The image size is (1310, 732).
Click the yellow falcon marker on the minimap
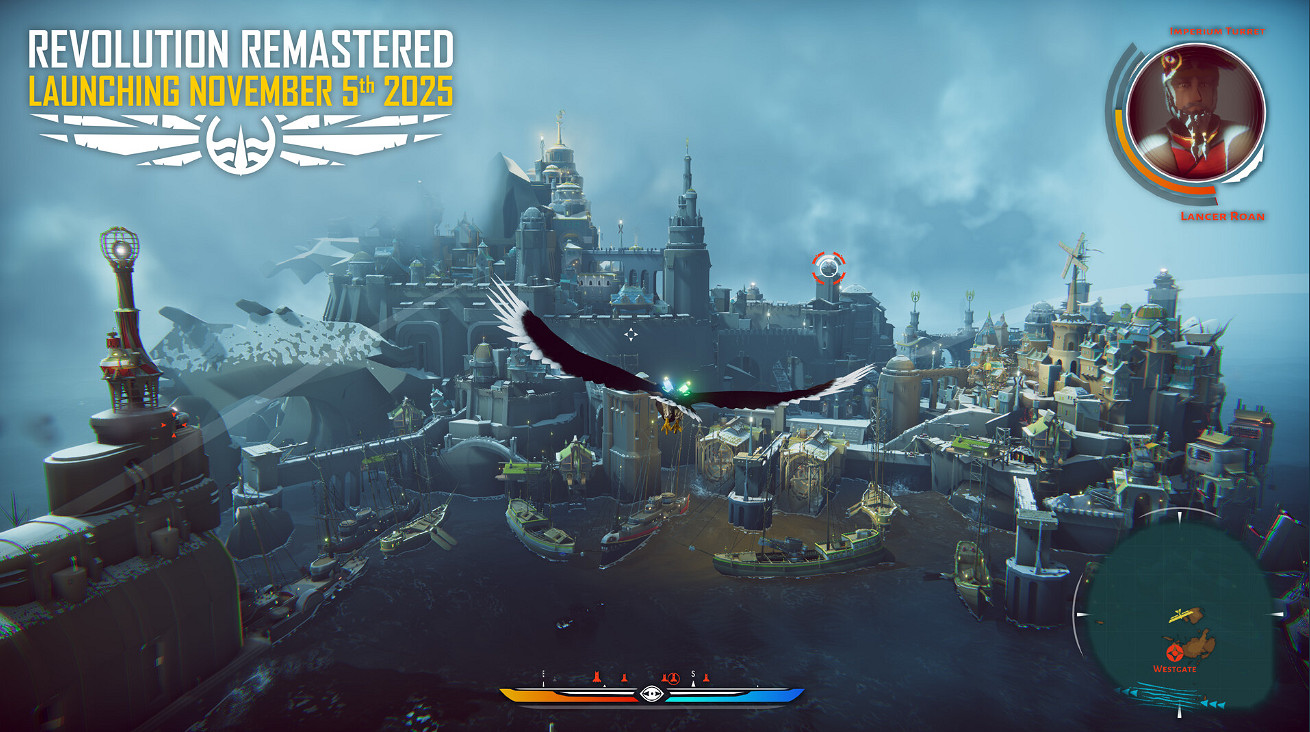pos(1181,615)
